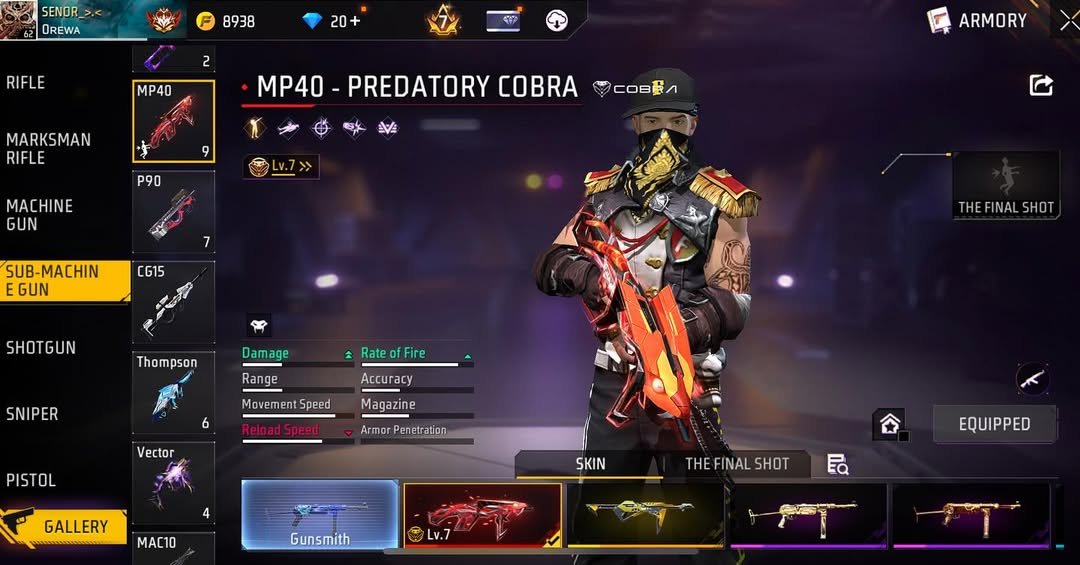The width and height of the screenshot is (1080, 565).
Task: Pick the Vector weapon tile
Action: pos(173,483)
